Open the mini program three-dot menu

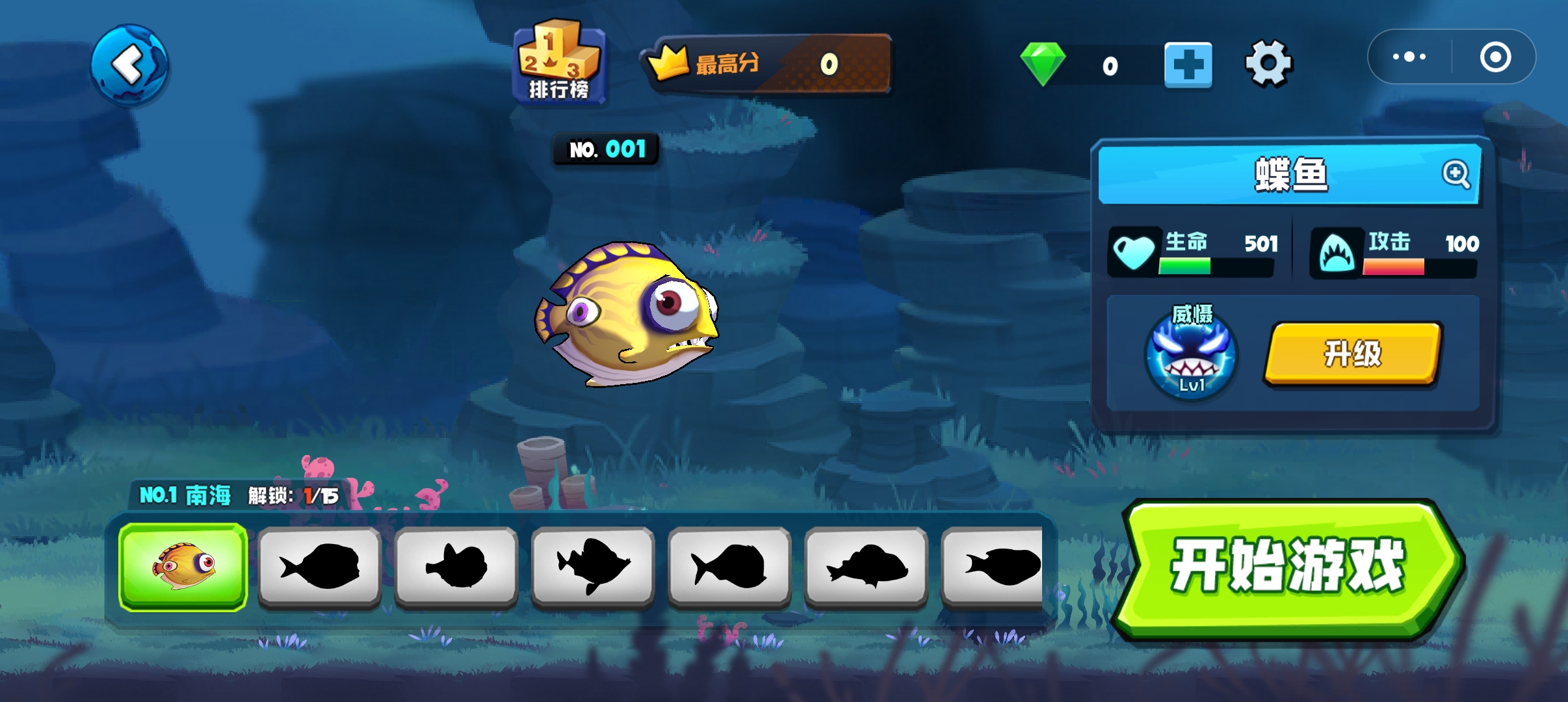point(1409,57)
